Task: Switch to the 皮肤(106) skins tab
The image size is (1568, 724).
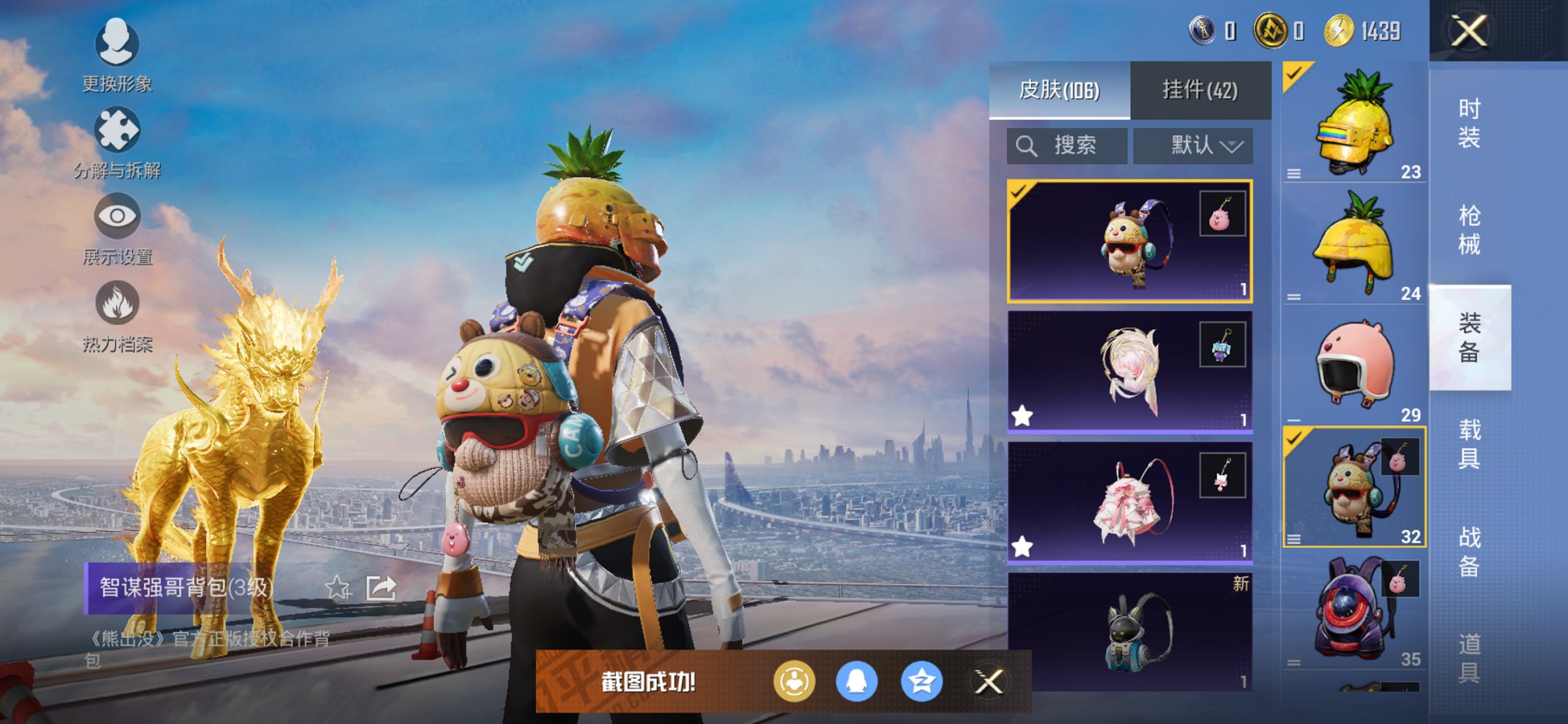Action: (1059, 90)
